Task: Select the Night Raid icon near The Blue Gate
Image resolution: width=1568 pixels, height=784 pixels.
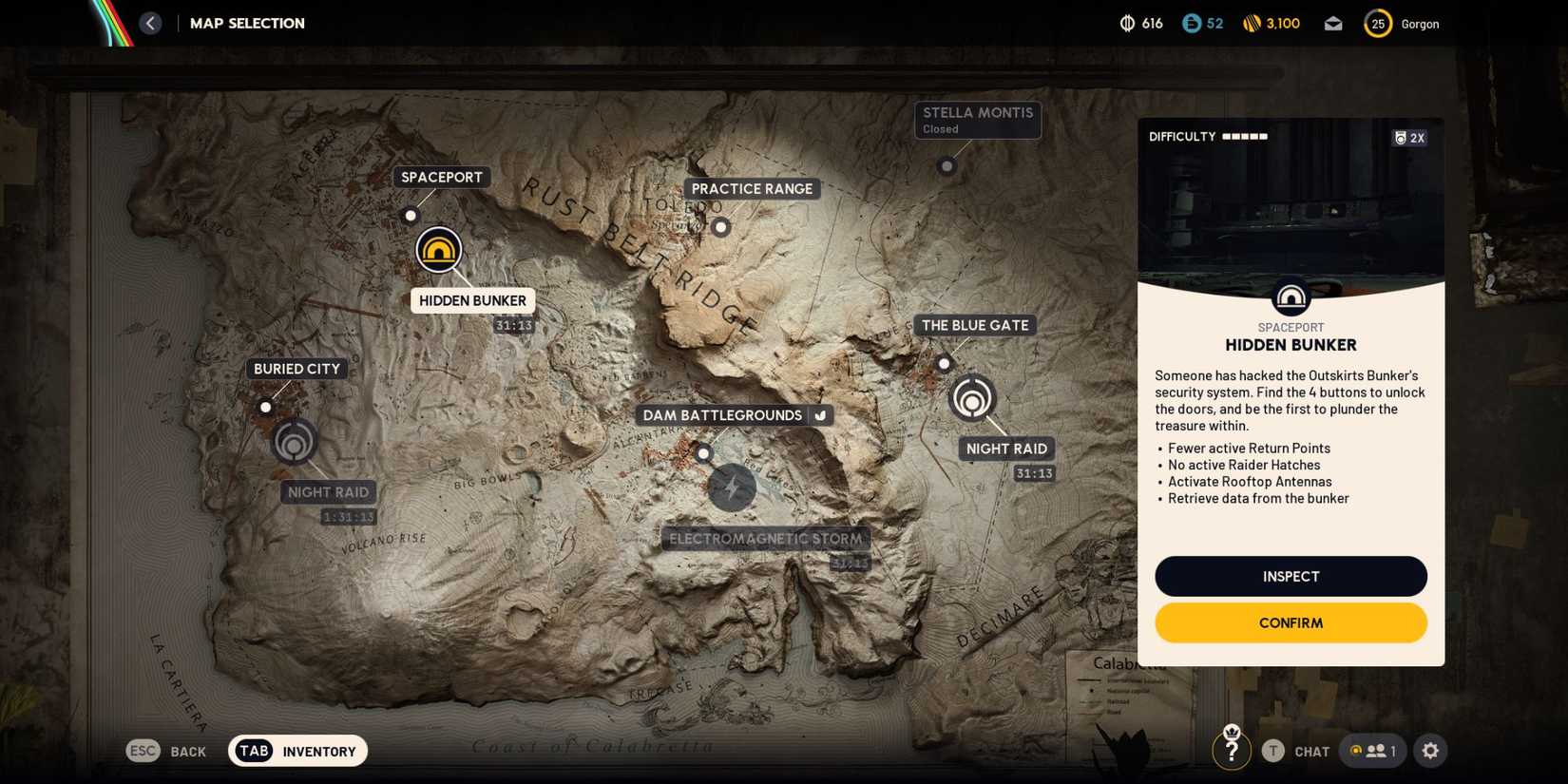Action: point(971,399)
